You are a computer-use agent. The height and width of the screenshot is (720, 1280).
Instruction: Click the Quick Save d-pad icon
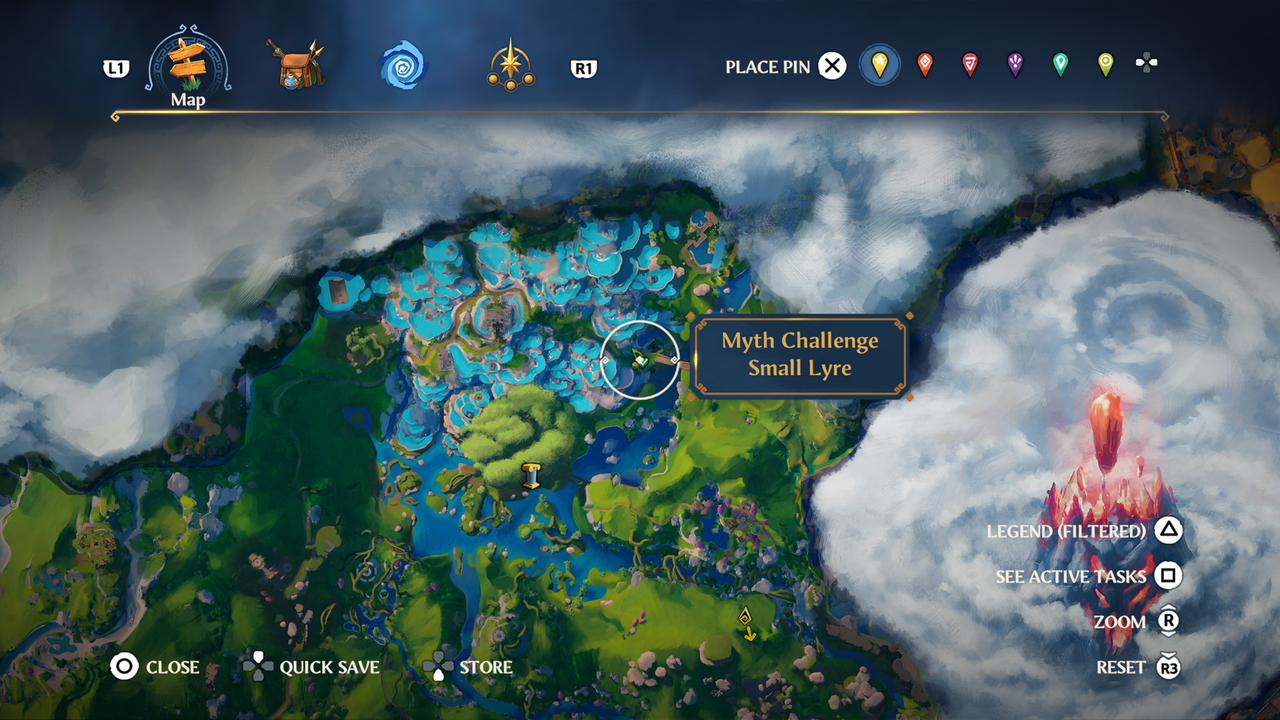pyautogui.click(x=260, y=667)
